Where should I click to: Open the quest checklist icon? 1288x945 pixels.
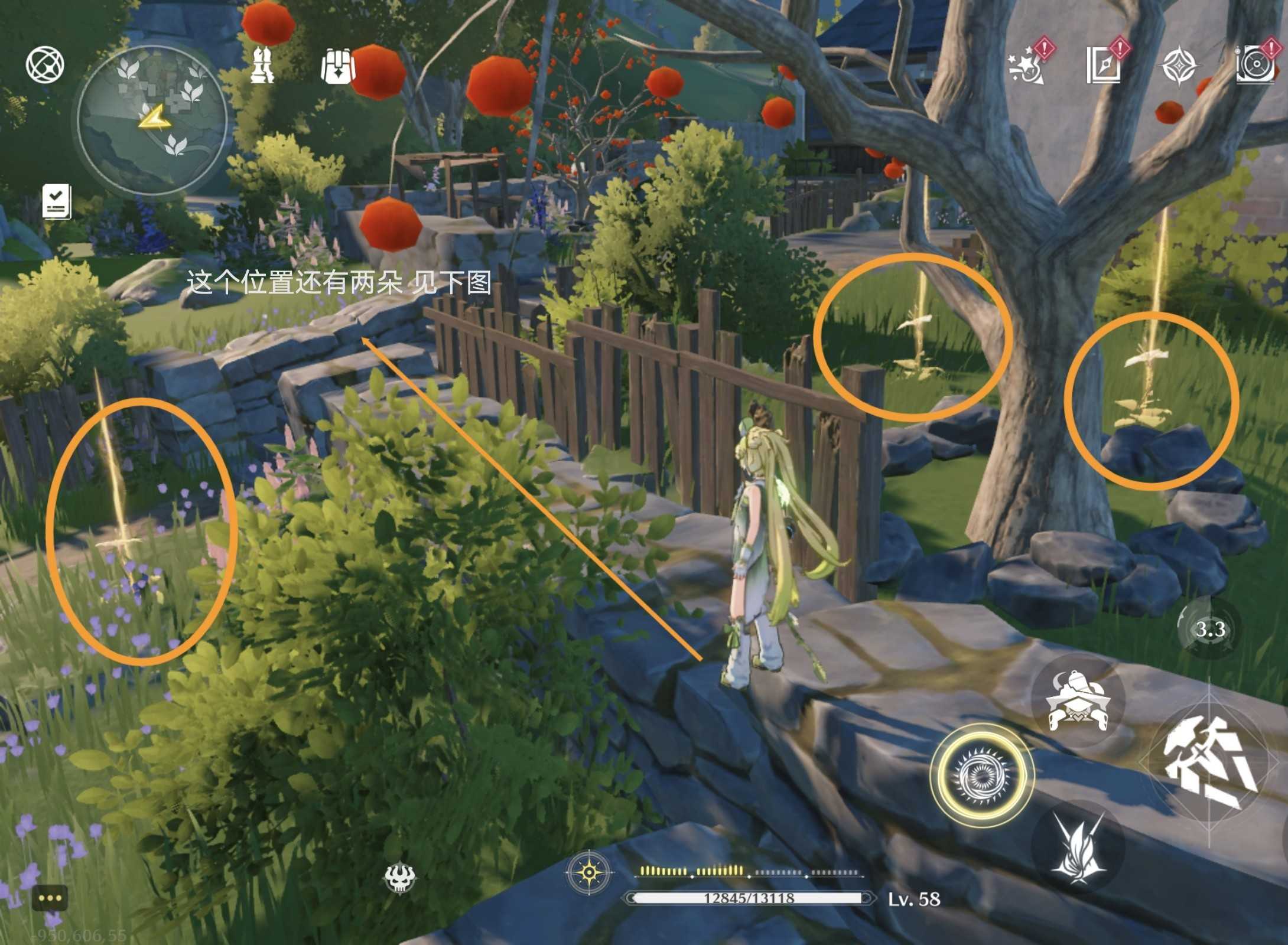(x=57, y=201)
